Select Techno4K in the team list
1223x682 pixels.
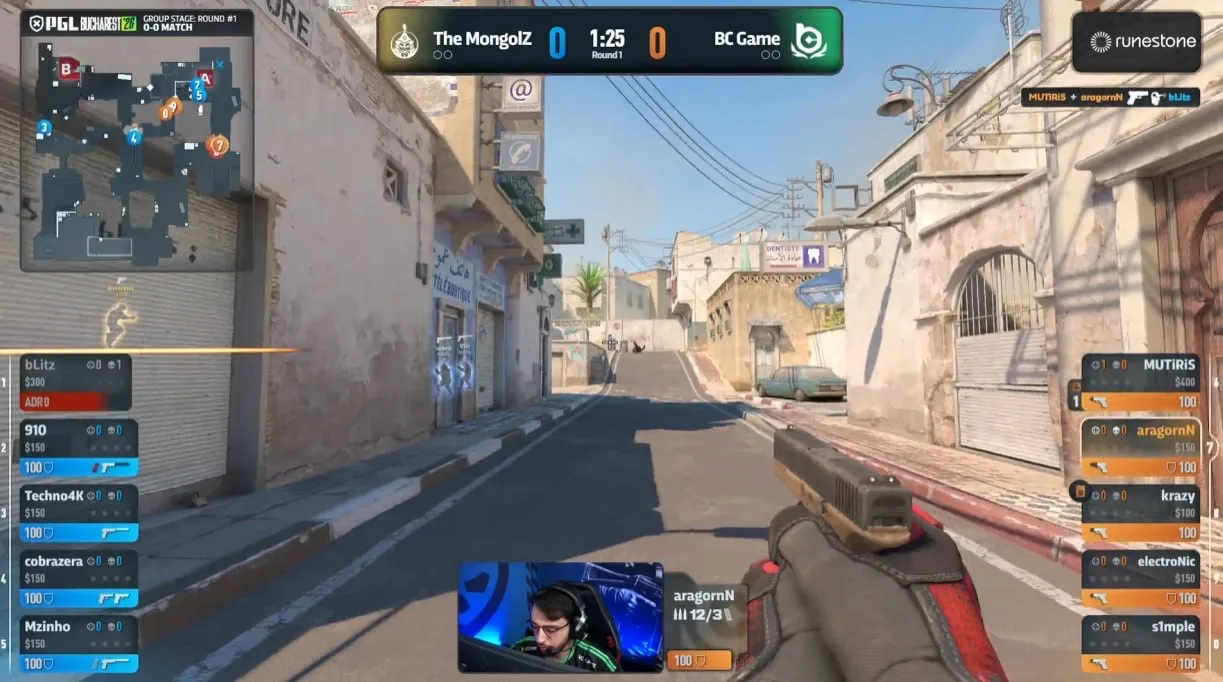point(79,513)
